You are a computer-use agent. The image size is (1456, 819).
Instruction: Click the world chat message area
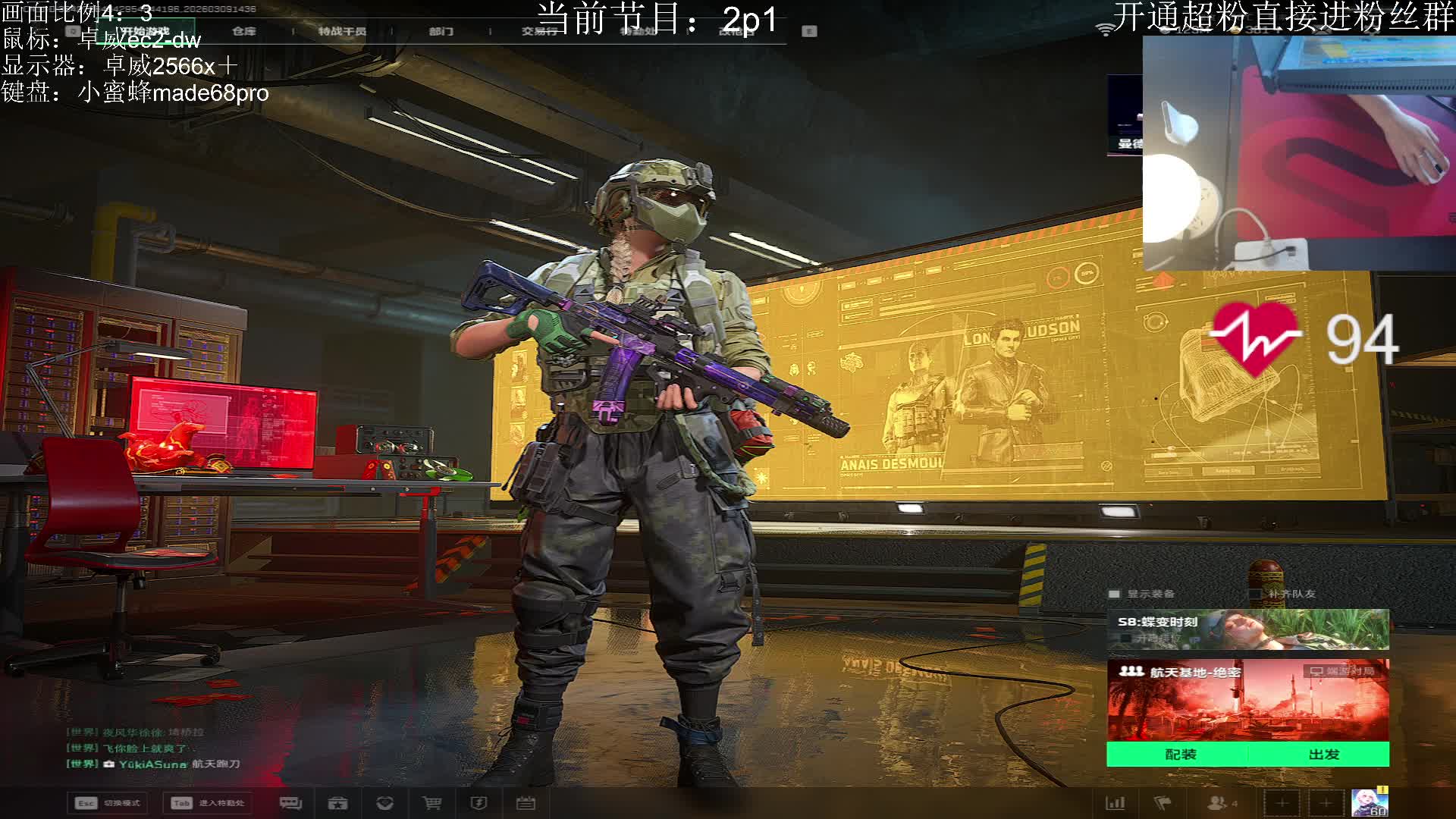coord(152,748)
